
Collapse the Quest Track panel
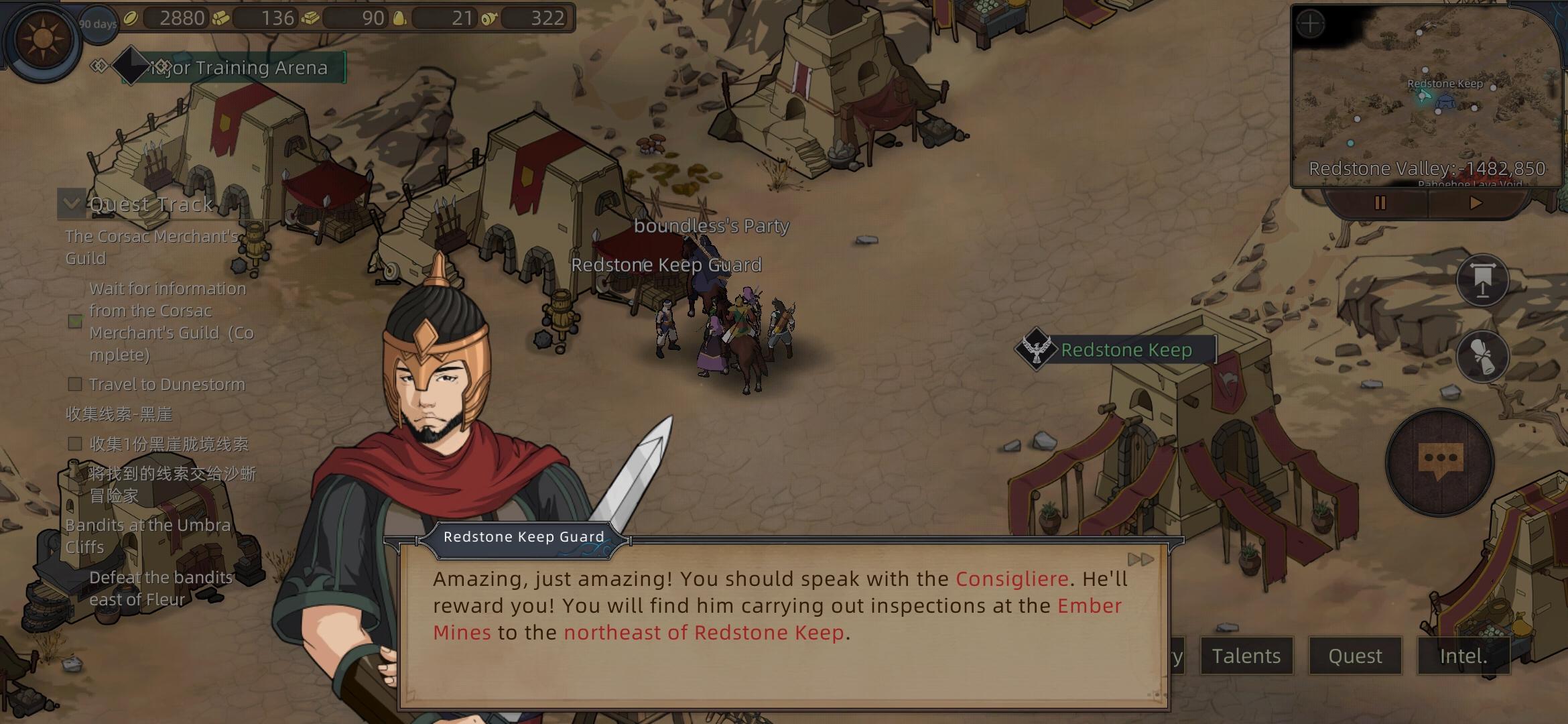click(x=72, y=203)
